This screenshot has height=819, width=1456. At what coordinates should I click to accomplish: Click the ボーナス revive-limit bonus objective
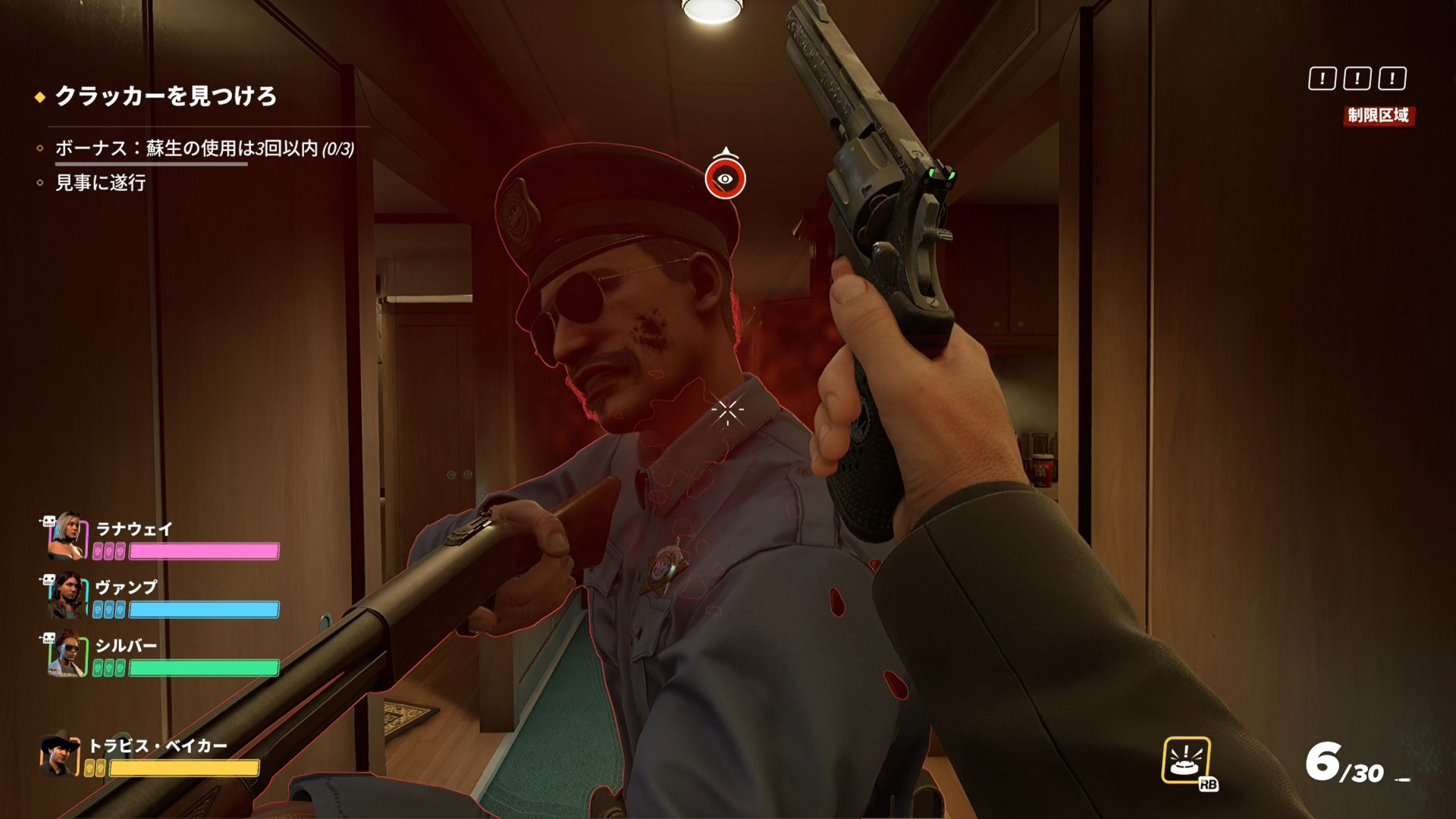tap(204, 148)
